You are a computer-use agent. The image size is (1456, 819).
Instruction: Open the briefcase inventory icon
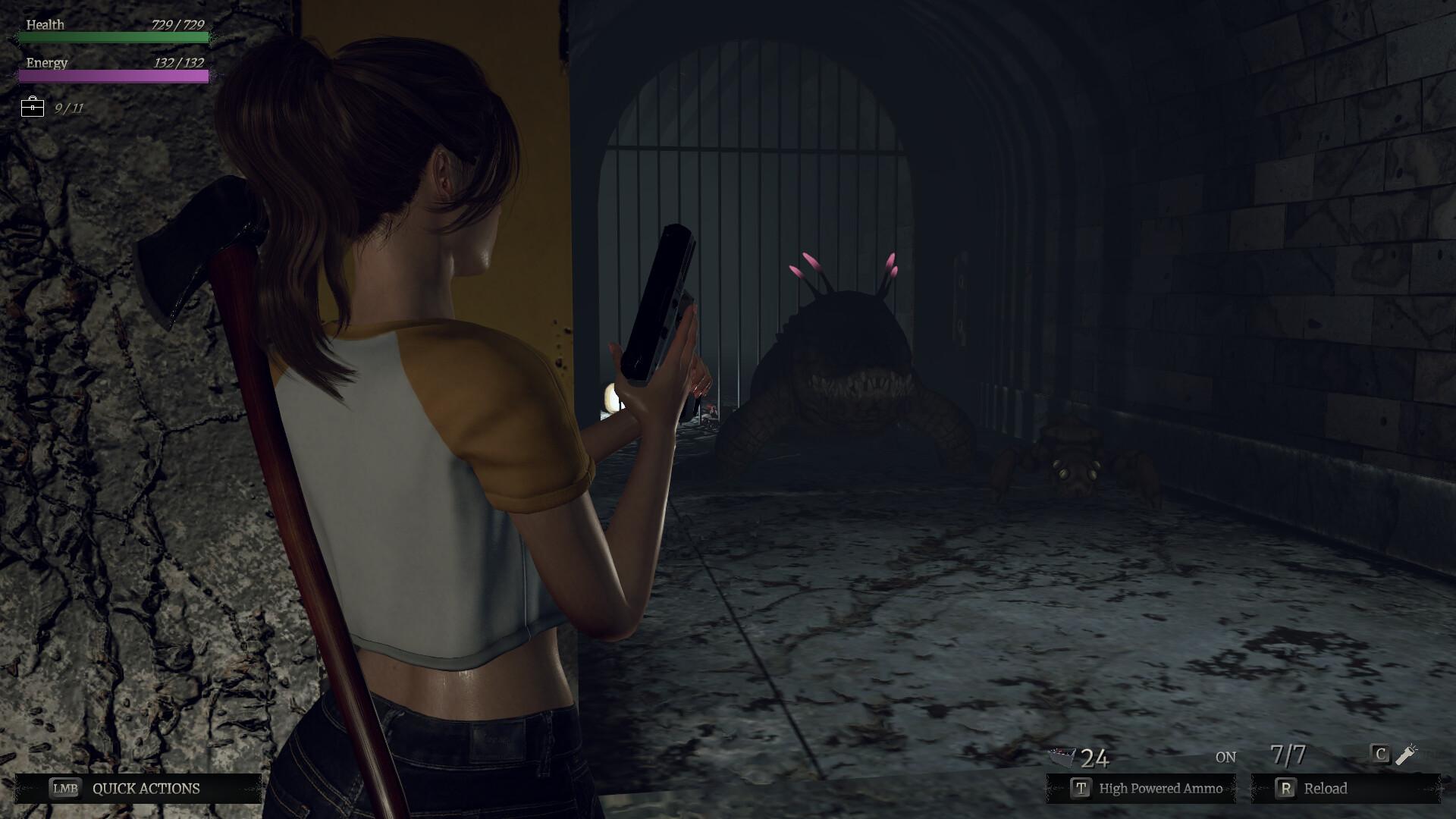point(33,107)
